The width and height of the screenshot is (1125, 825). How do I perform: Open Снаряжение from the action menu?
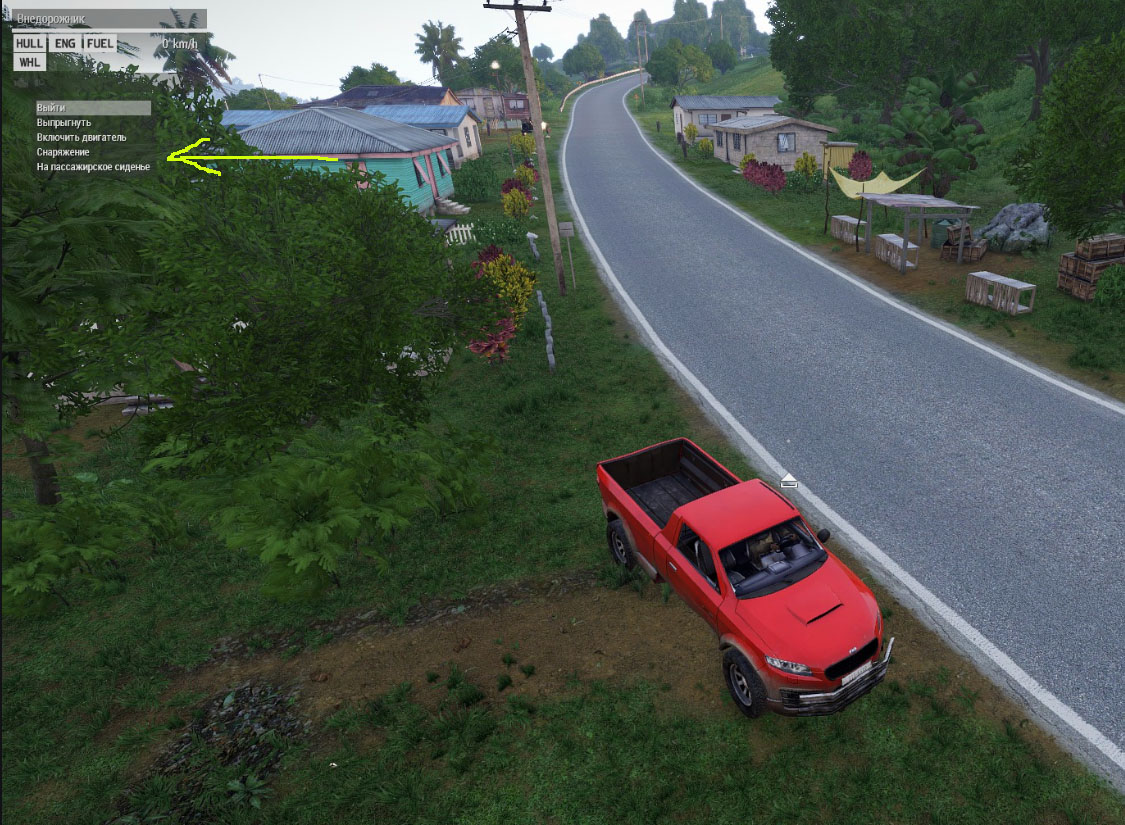pos(63,152)
